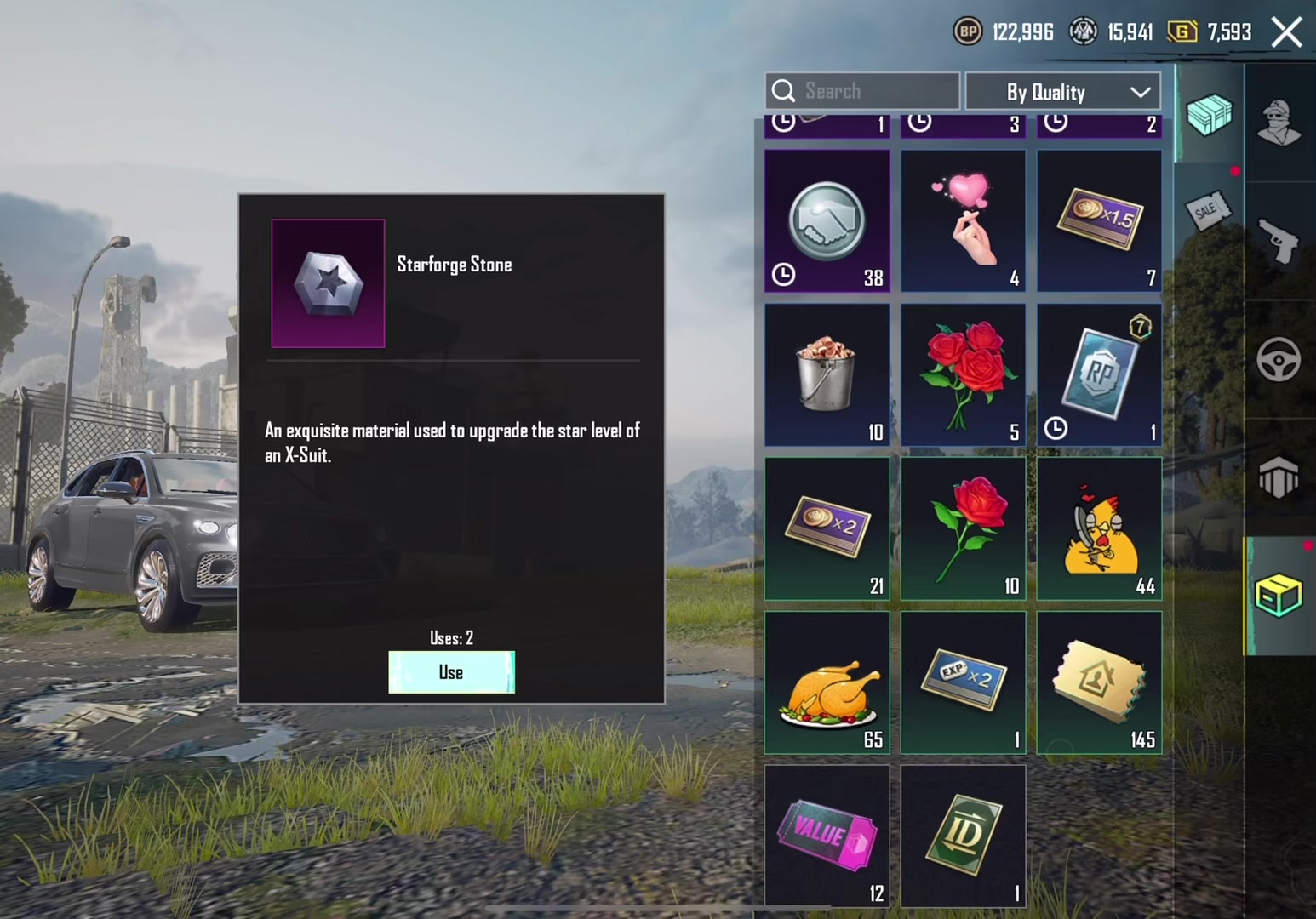Use the Starforge Stone
Image resolution: width=1316 pixels, height=919 pixels.
(x=451, y=672)
